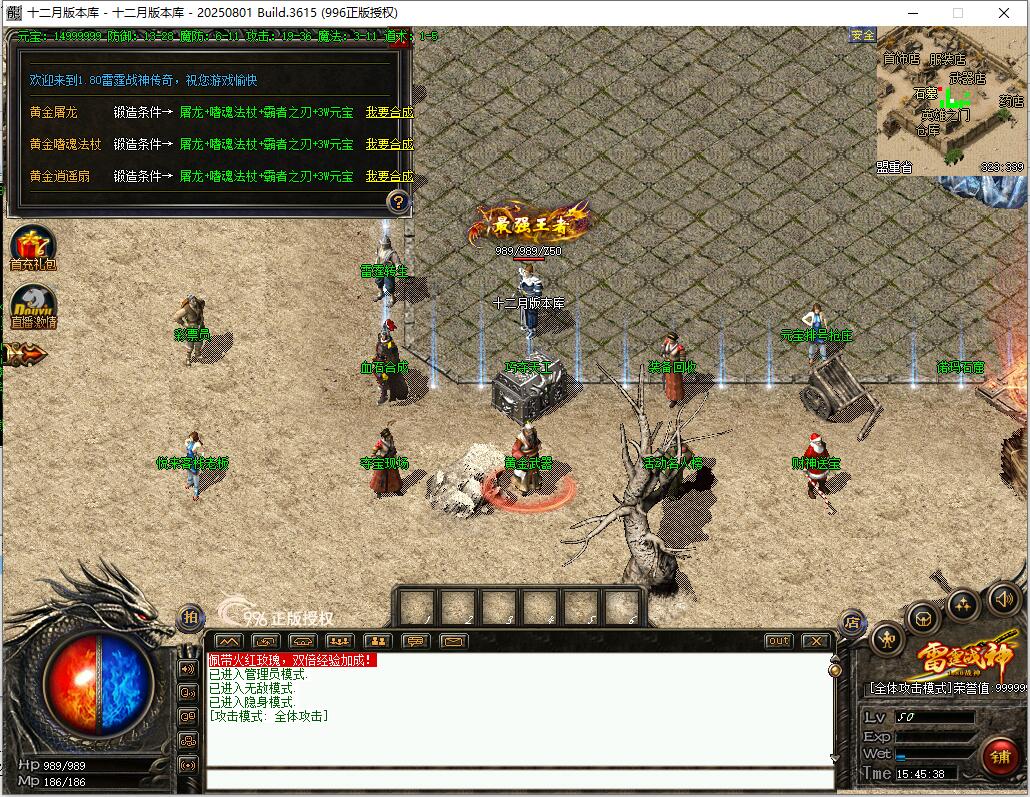Screen dimensions: 1030x797
Task: Open the character warrior icon button
Action: point(887,639)
